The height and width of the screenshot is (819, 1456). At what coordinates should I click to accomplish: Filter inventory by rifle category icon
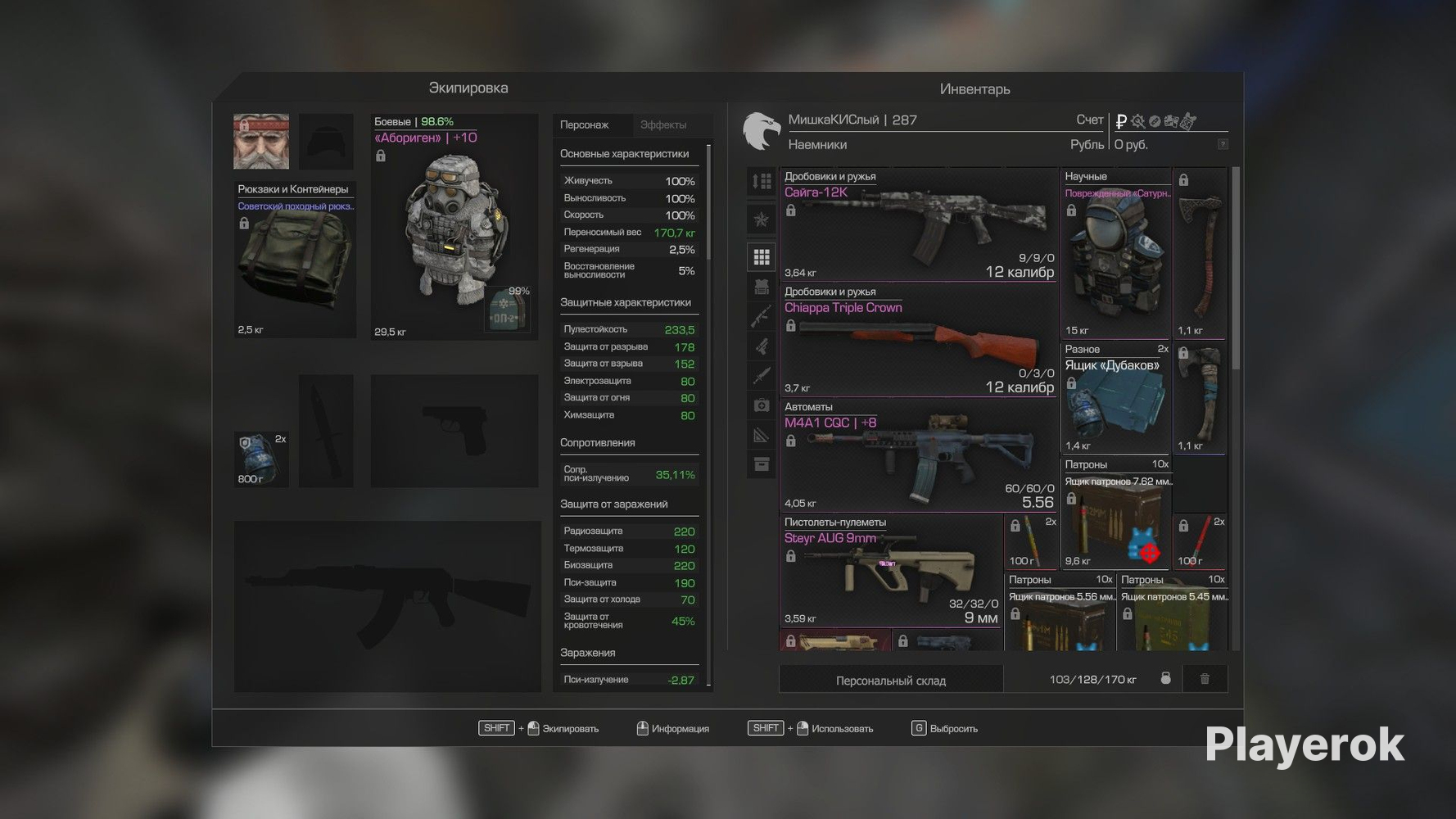pyautogui.click(x=762, y=316)
